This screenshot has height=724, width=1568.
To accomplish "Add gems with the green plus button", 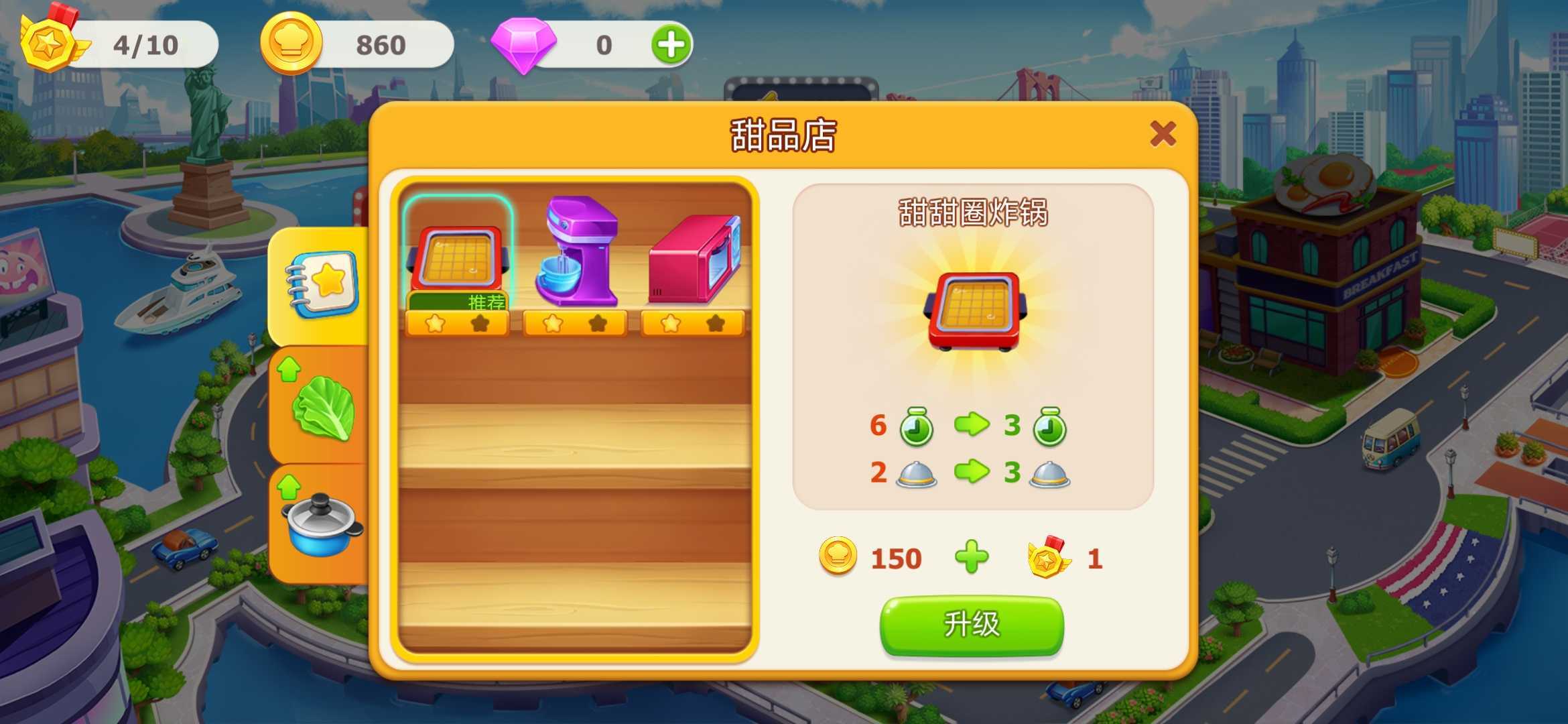I will [671, 45].
